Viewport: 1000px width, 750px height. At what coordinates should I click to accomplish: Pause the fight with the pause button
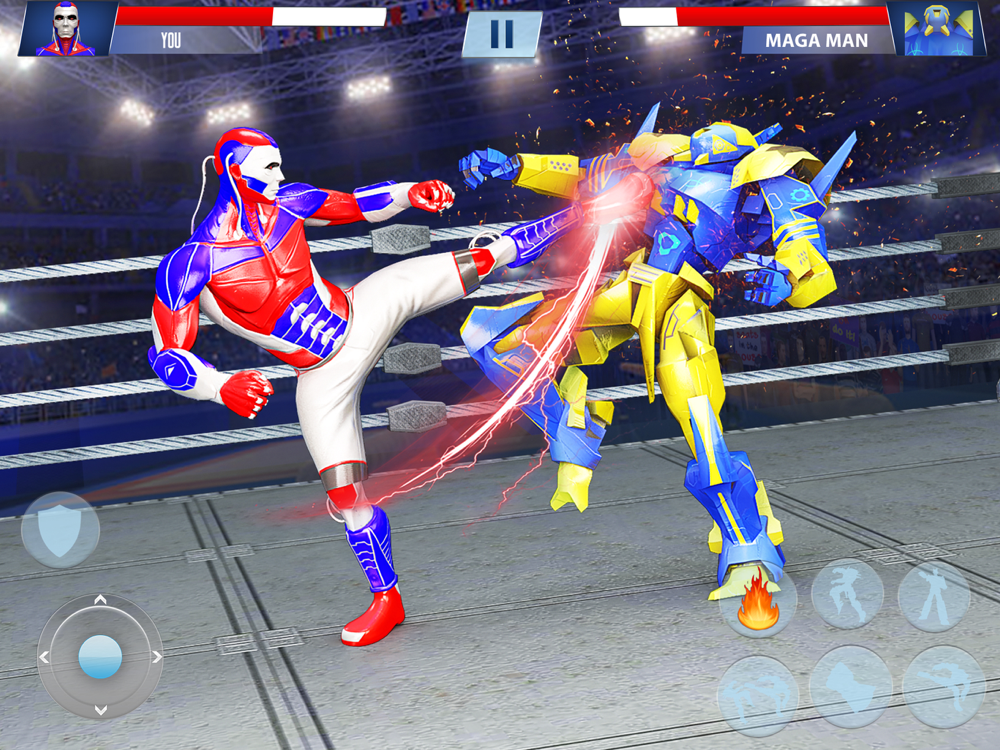coord(501,34)
